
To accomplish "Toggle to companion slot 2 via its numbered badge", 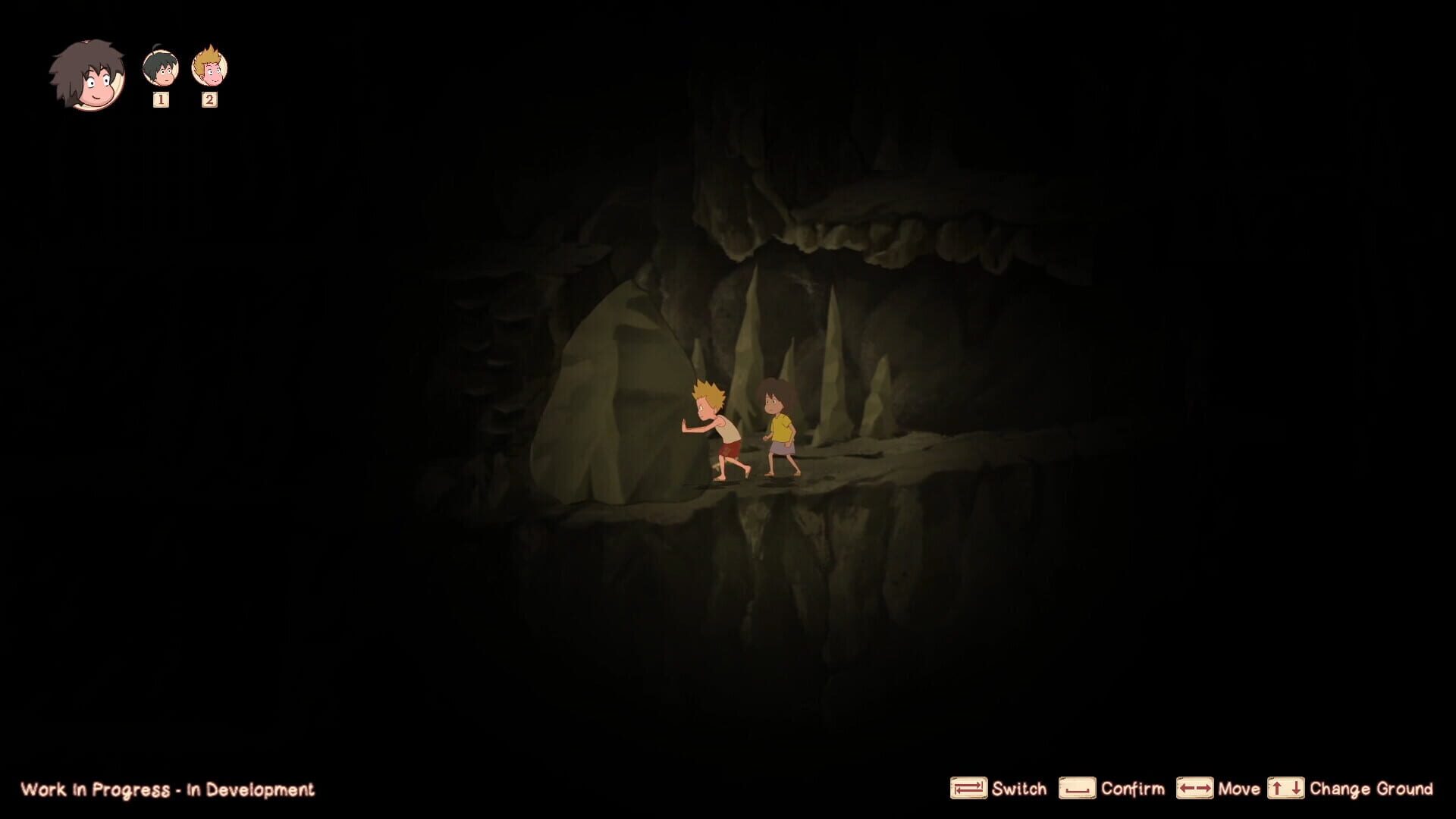I will click(x=208, y=99).
